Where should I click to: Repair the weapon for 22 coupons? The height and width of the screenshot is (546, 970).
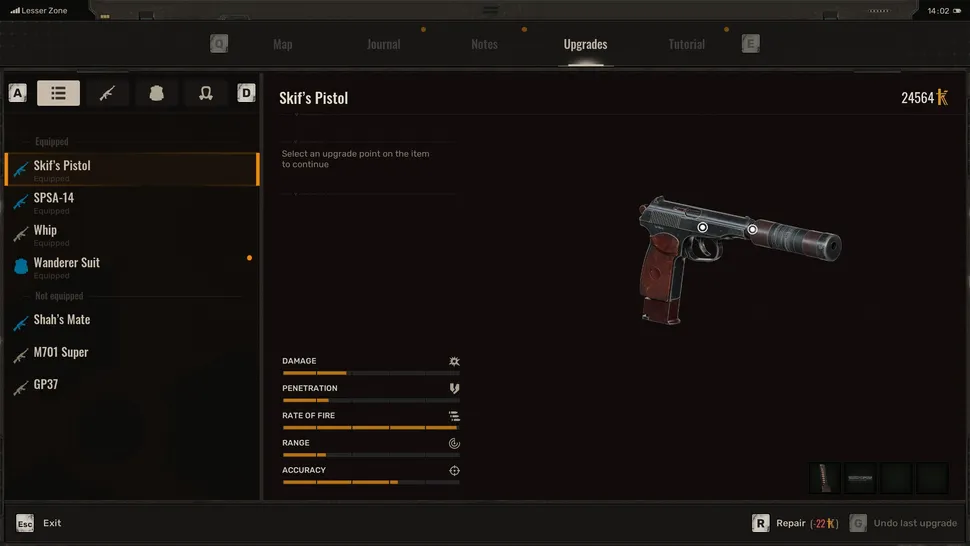796,523
